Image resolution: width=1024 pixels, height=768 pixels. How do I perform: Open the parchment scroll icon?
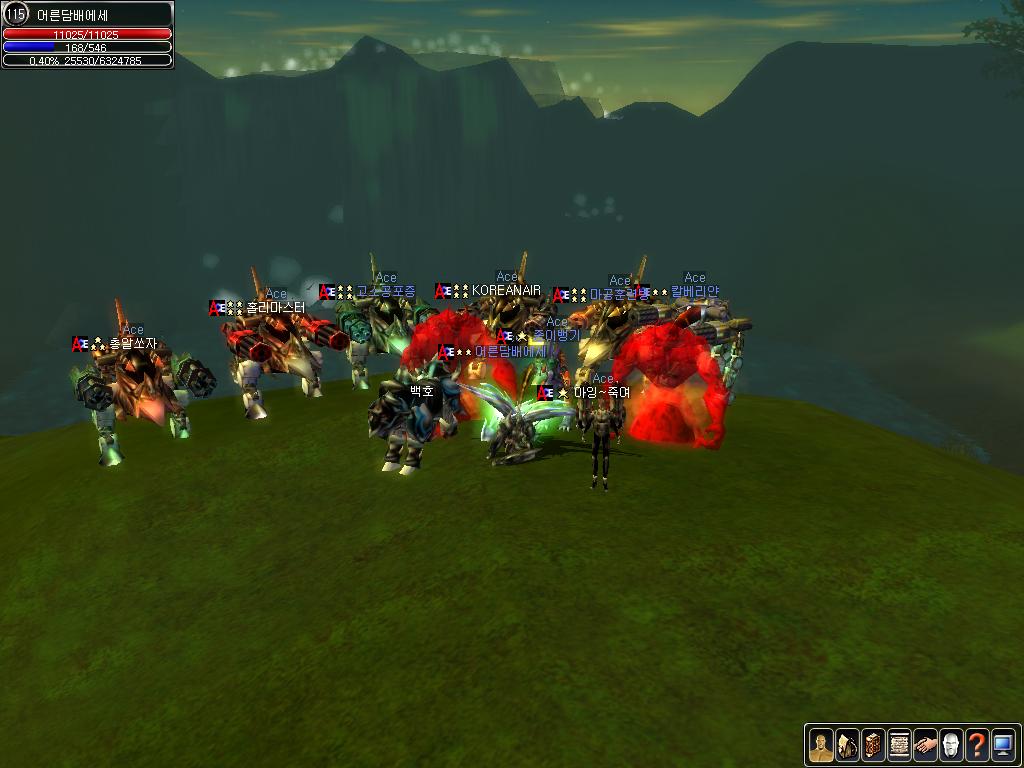pyautogui.click(x=899, y=745)
